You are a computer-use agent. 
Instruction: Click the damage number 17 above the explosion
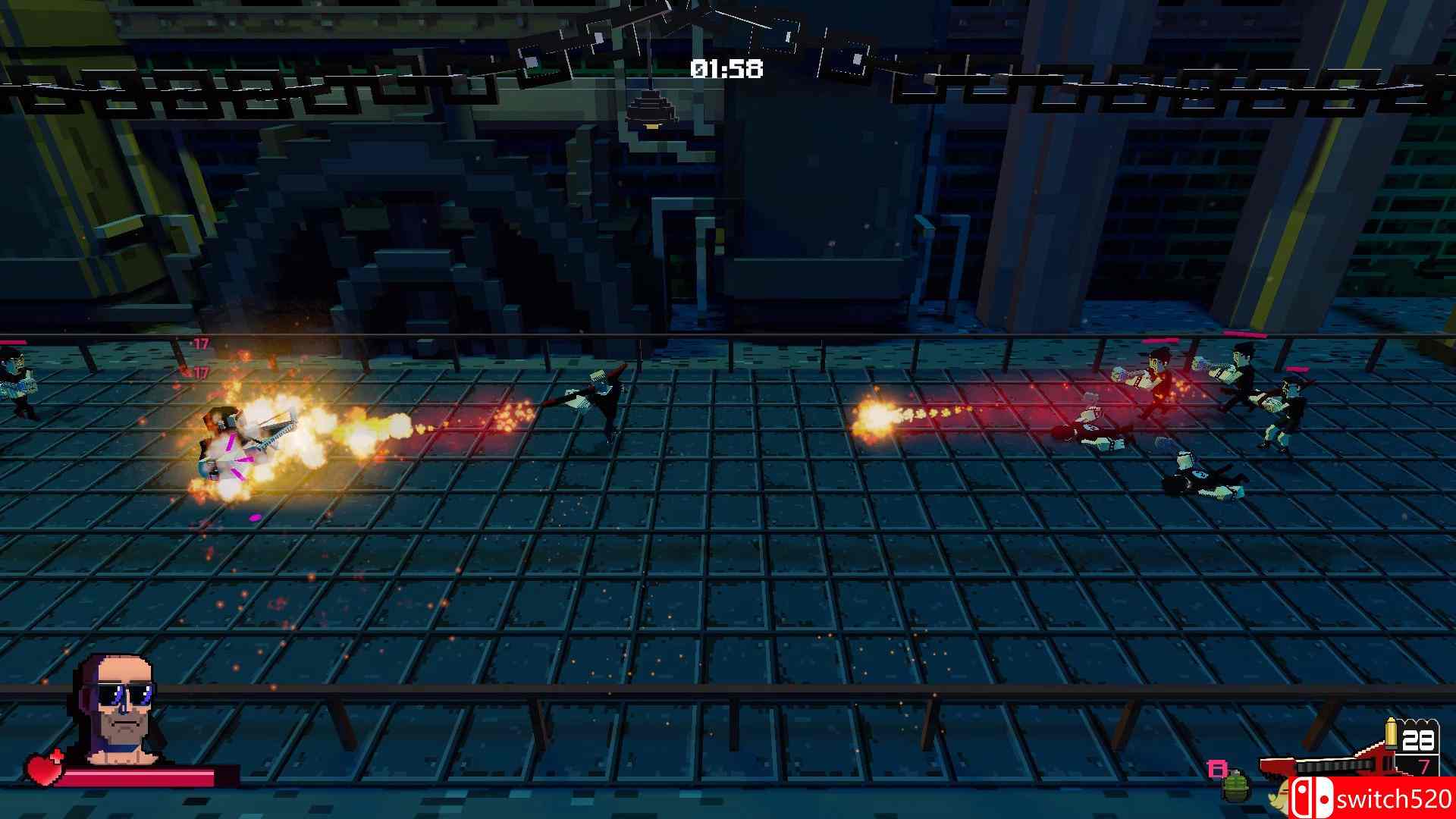202,343
